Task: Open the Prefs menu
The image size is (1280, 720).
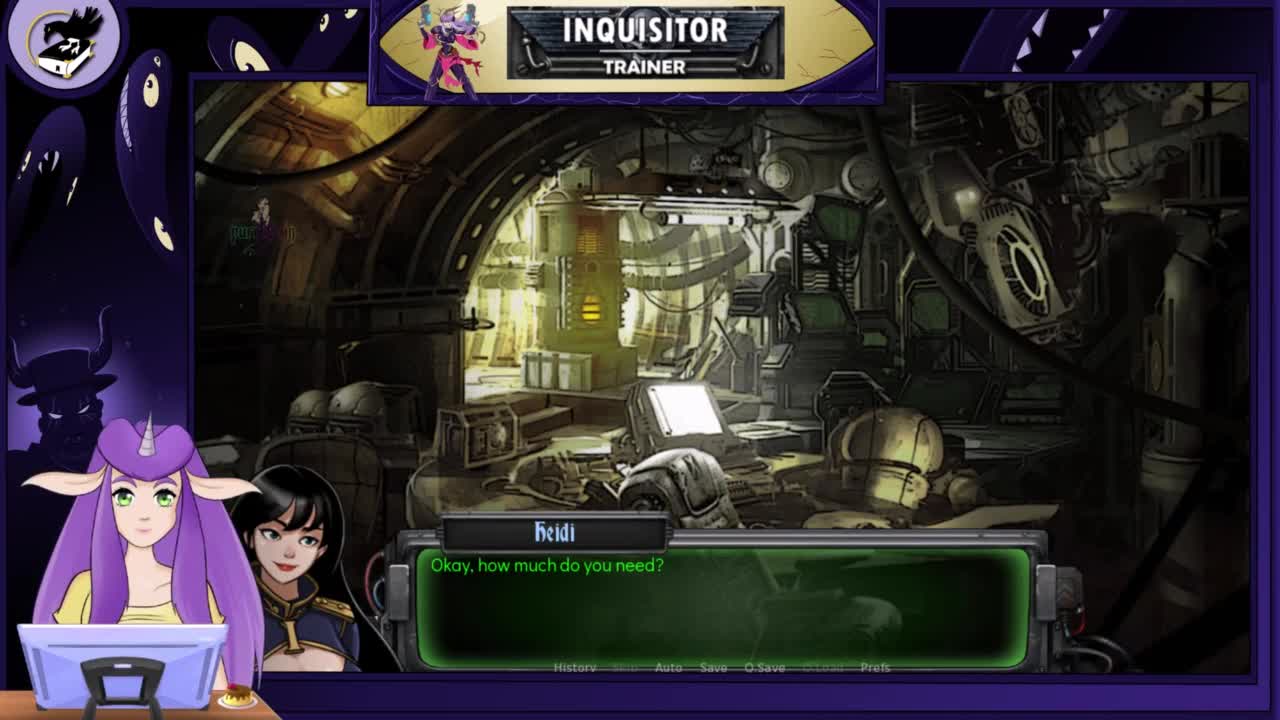Action: (875, 667)
